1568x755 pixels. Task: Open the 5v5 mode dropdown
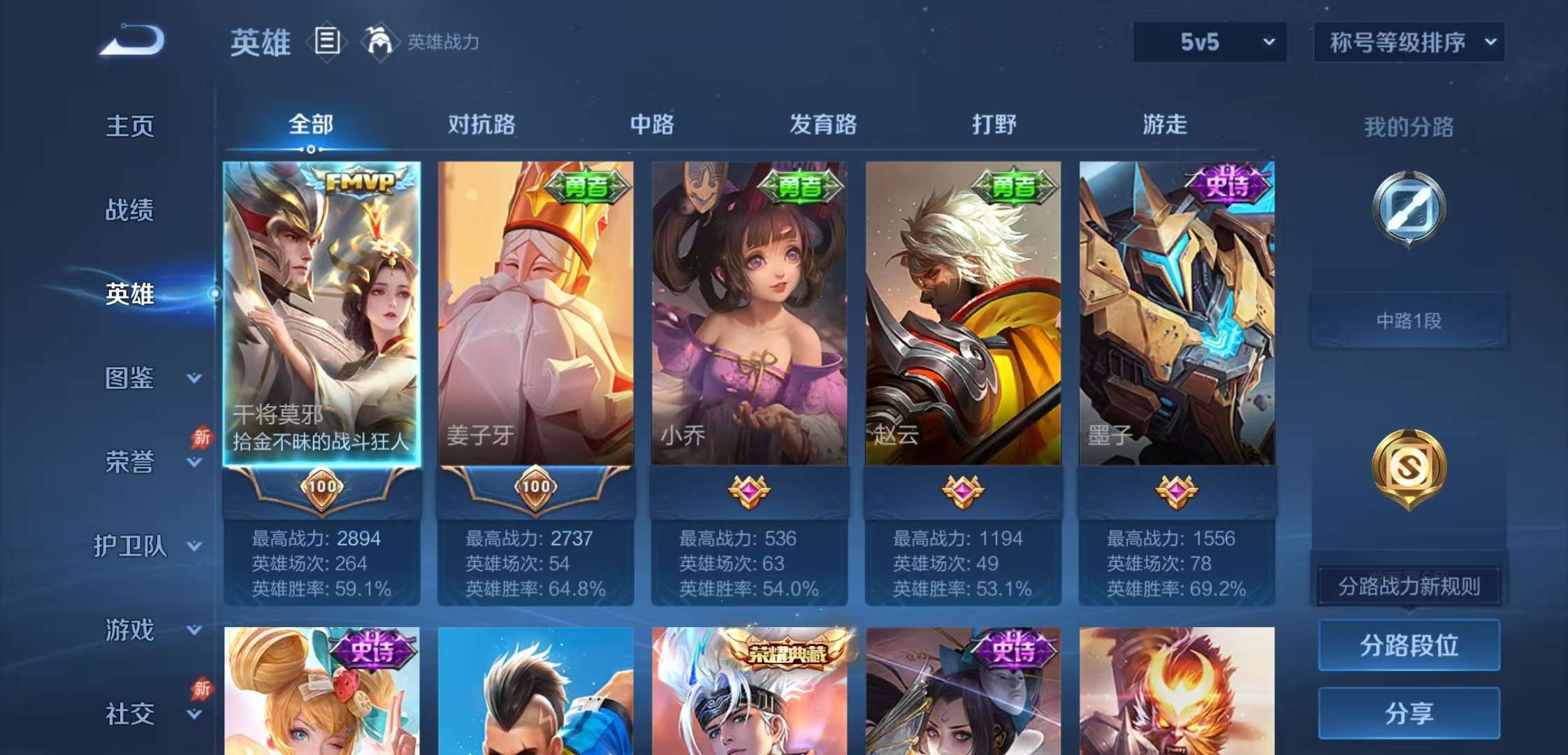pos(1207,42)
